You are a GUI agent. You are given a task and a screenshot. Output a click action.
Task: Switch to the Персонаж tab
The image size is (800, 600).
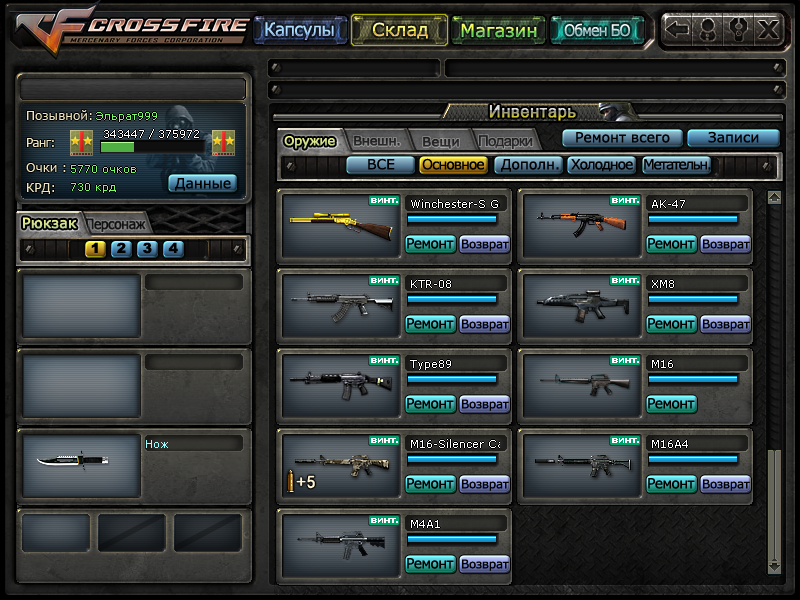117,224
